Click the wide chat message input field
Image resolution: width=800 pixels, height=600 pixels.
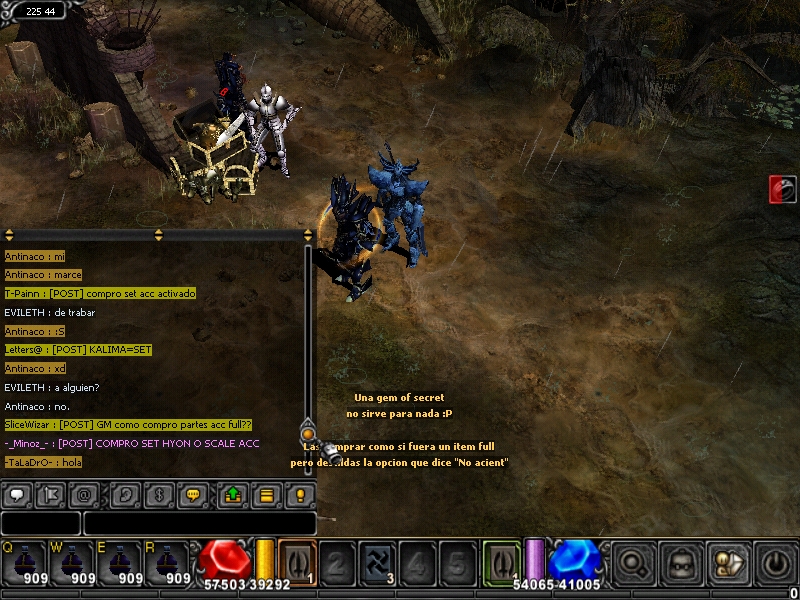point(199,523)
